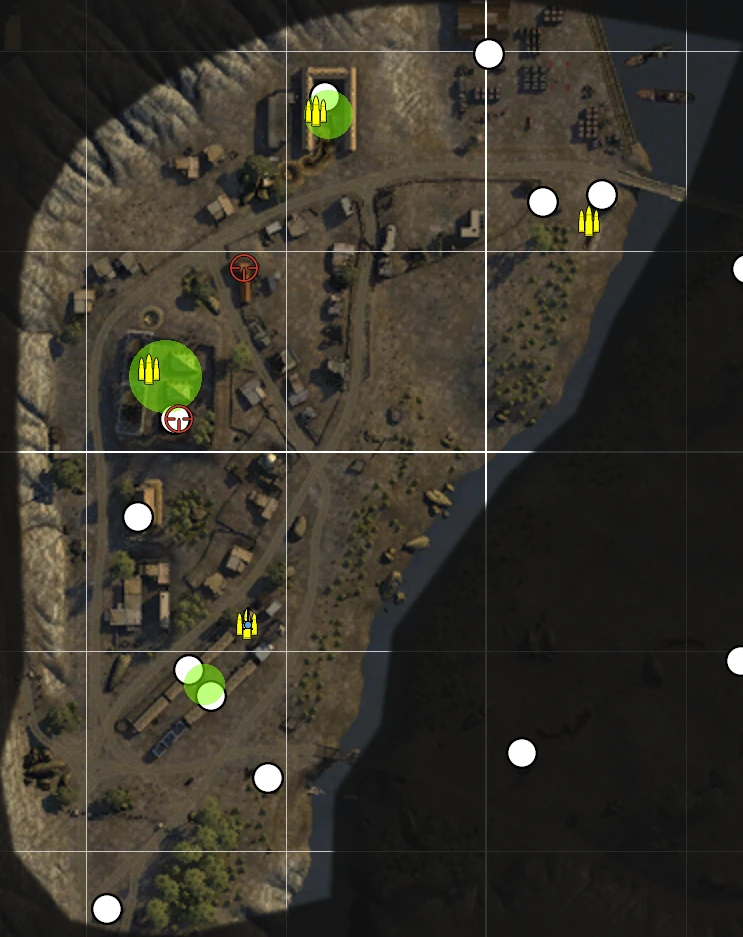Select the red steering wheel marker without white backing
The image size is (743, 937).
point(244,268)
